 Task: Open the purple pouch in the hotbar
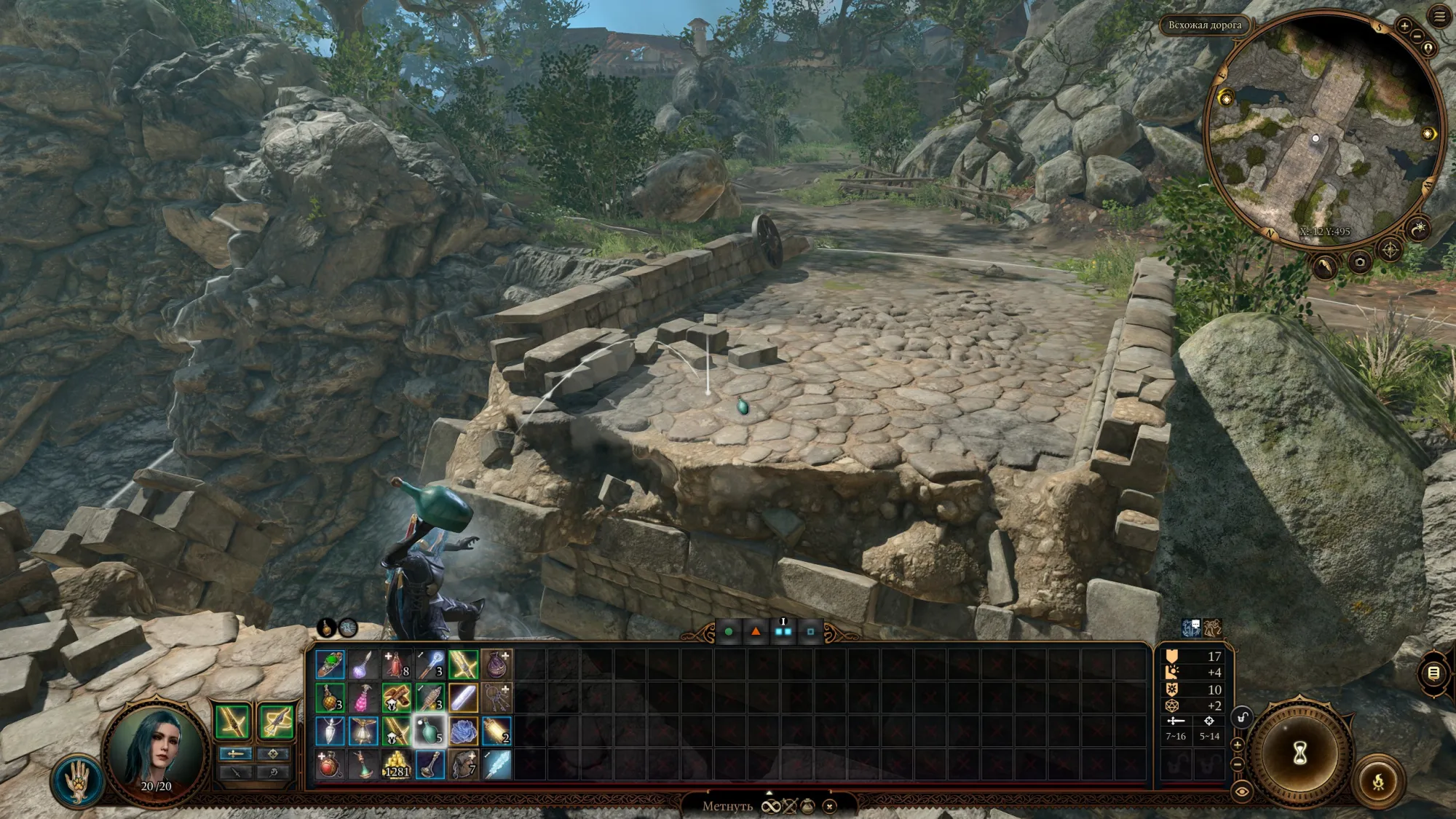tap(496, 664)
